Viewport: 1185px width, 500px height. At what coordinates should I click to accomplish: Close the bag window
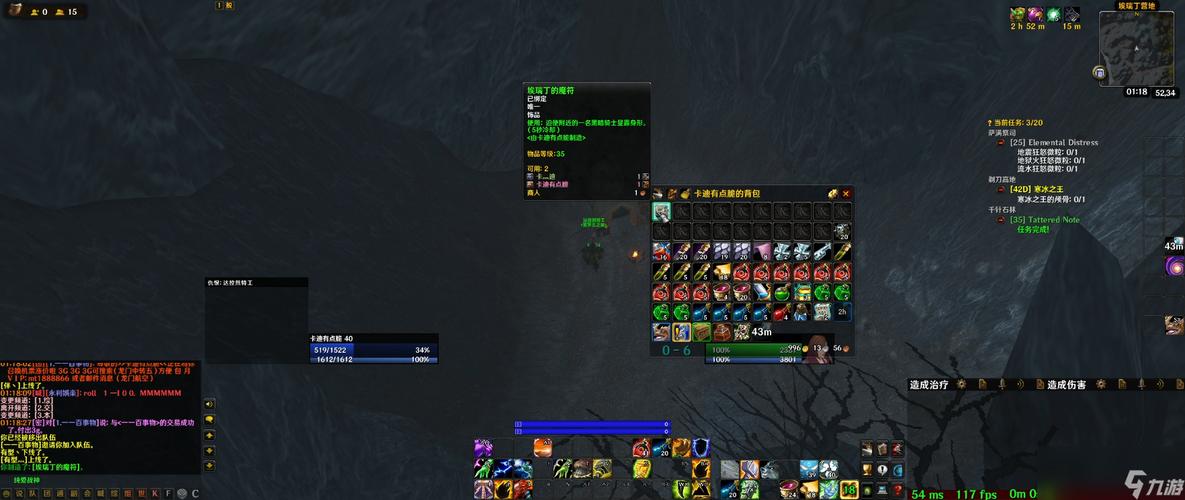pyautogui.click(x=846, y=194)
